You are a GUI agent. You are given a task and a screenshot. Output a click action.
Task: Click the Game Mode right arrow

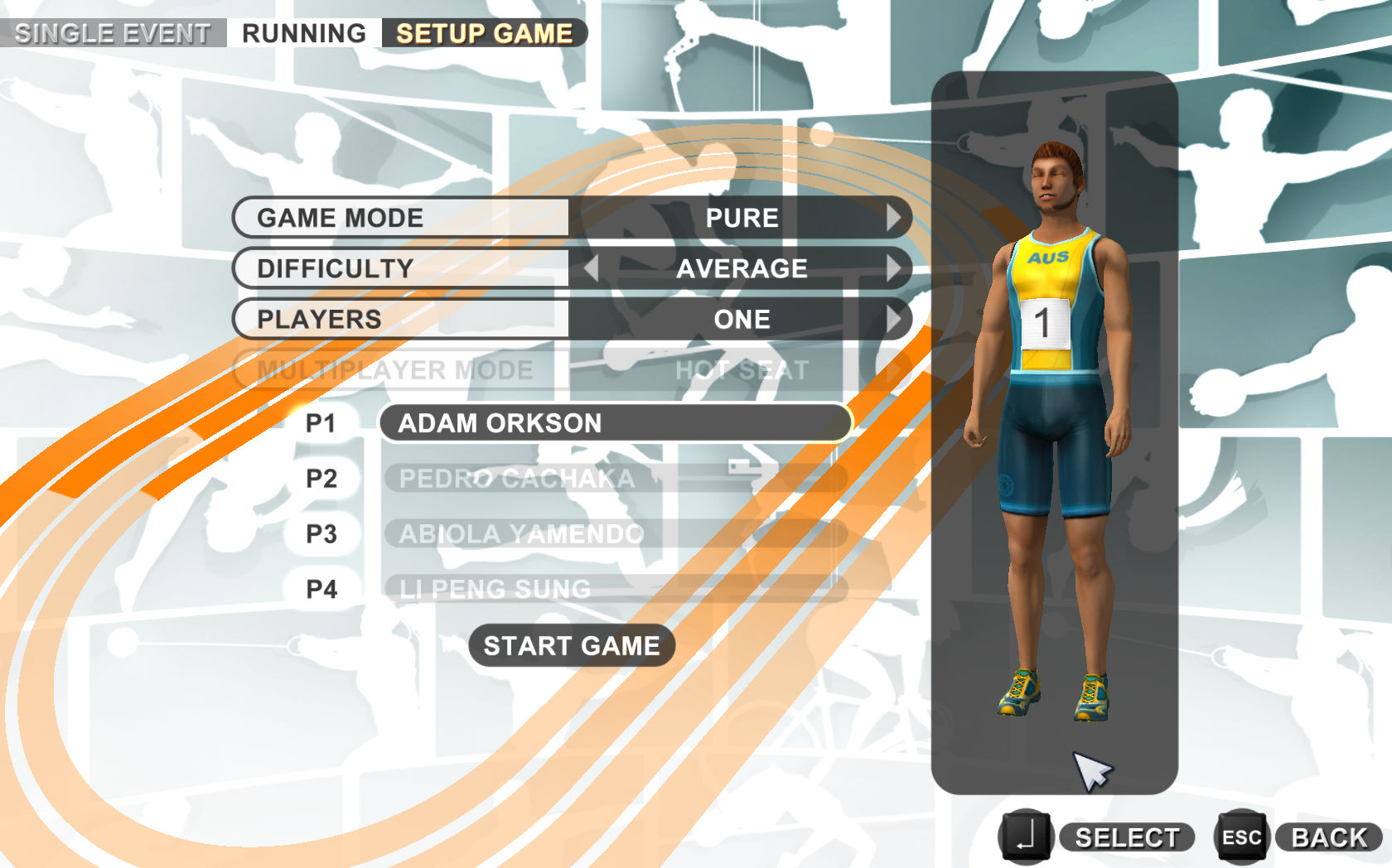tap(892, 218)
